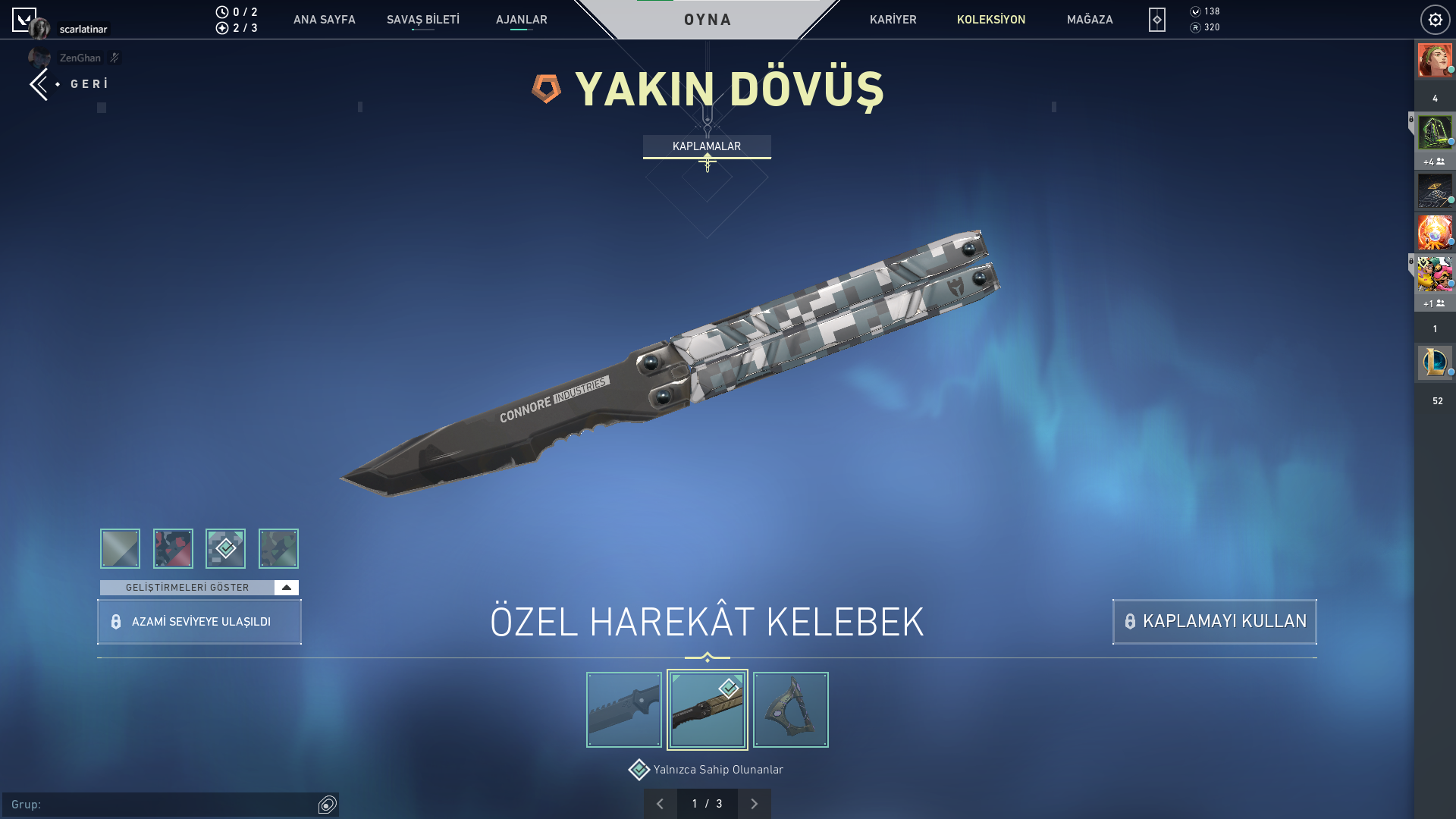Open the ANA SAYFA menu

(324, 20)
